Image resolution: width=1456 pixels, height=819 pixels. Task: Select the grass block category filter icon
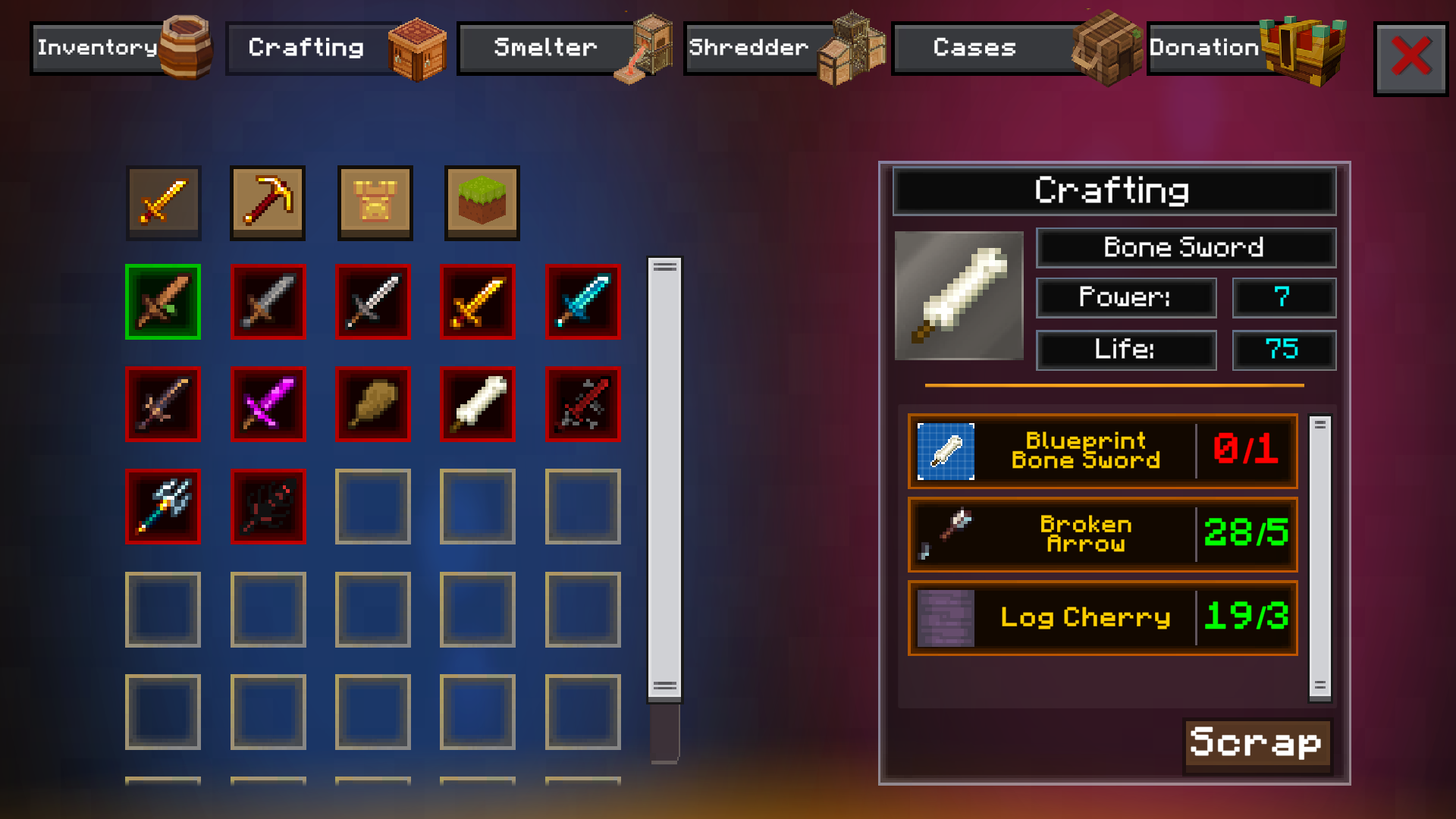tap(480, 203)
